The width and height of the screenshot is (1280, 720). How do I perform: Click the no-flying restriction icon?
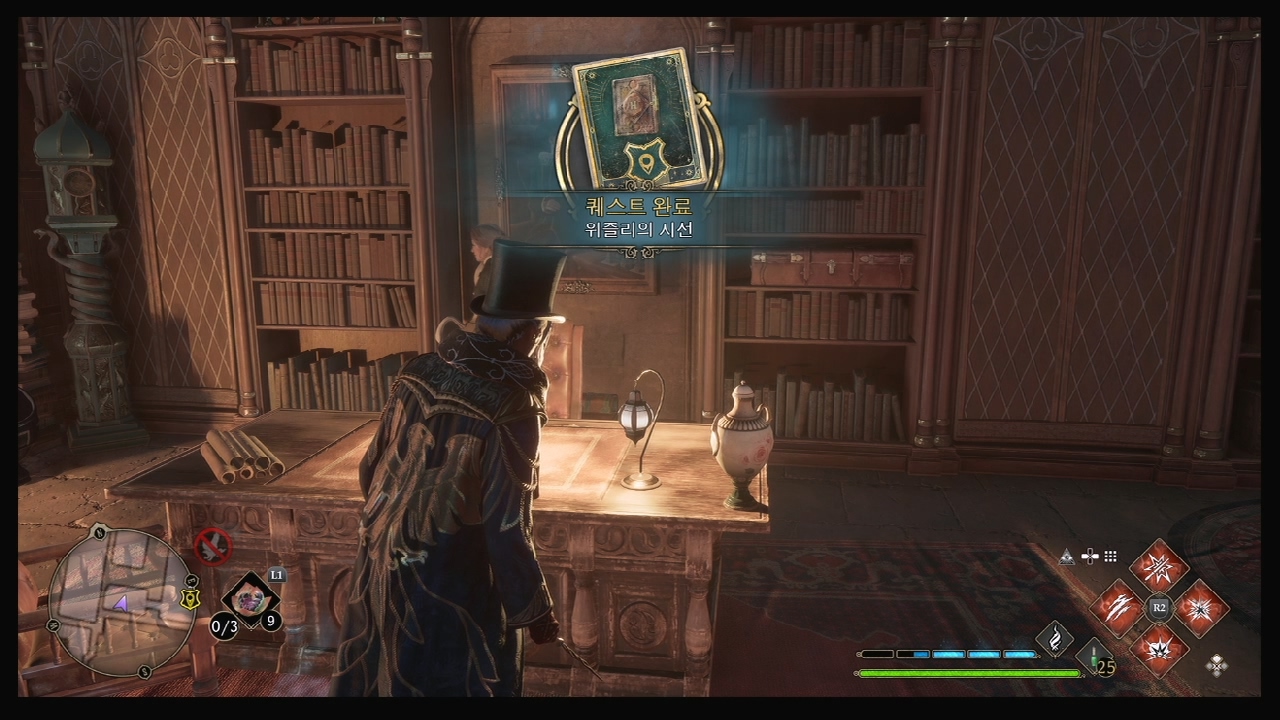click(212, 546)
